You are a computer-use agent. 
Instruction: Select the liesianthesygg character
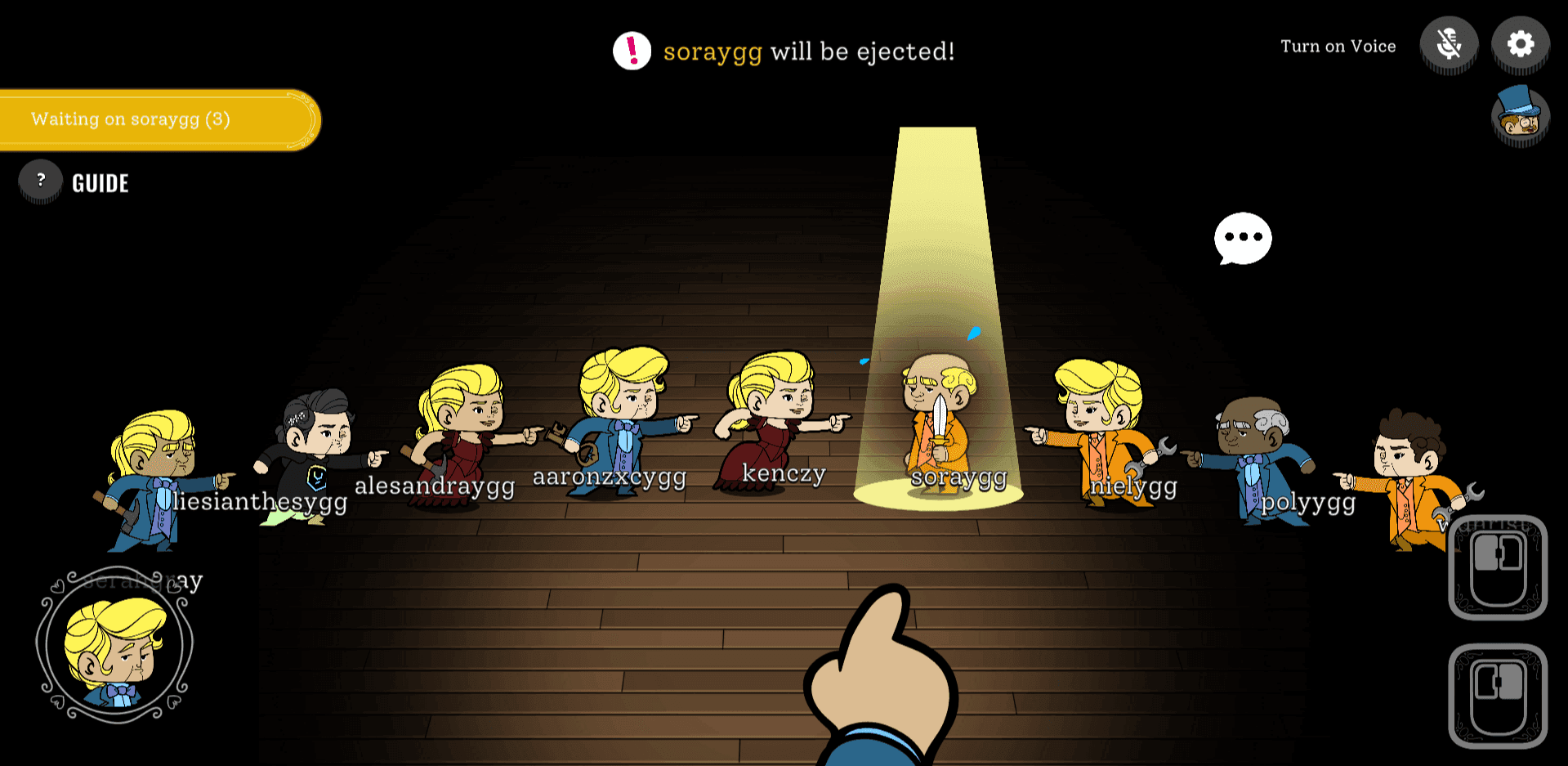315,441
